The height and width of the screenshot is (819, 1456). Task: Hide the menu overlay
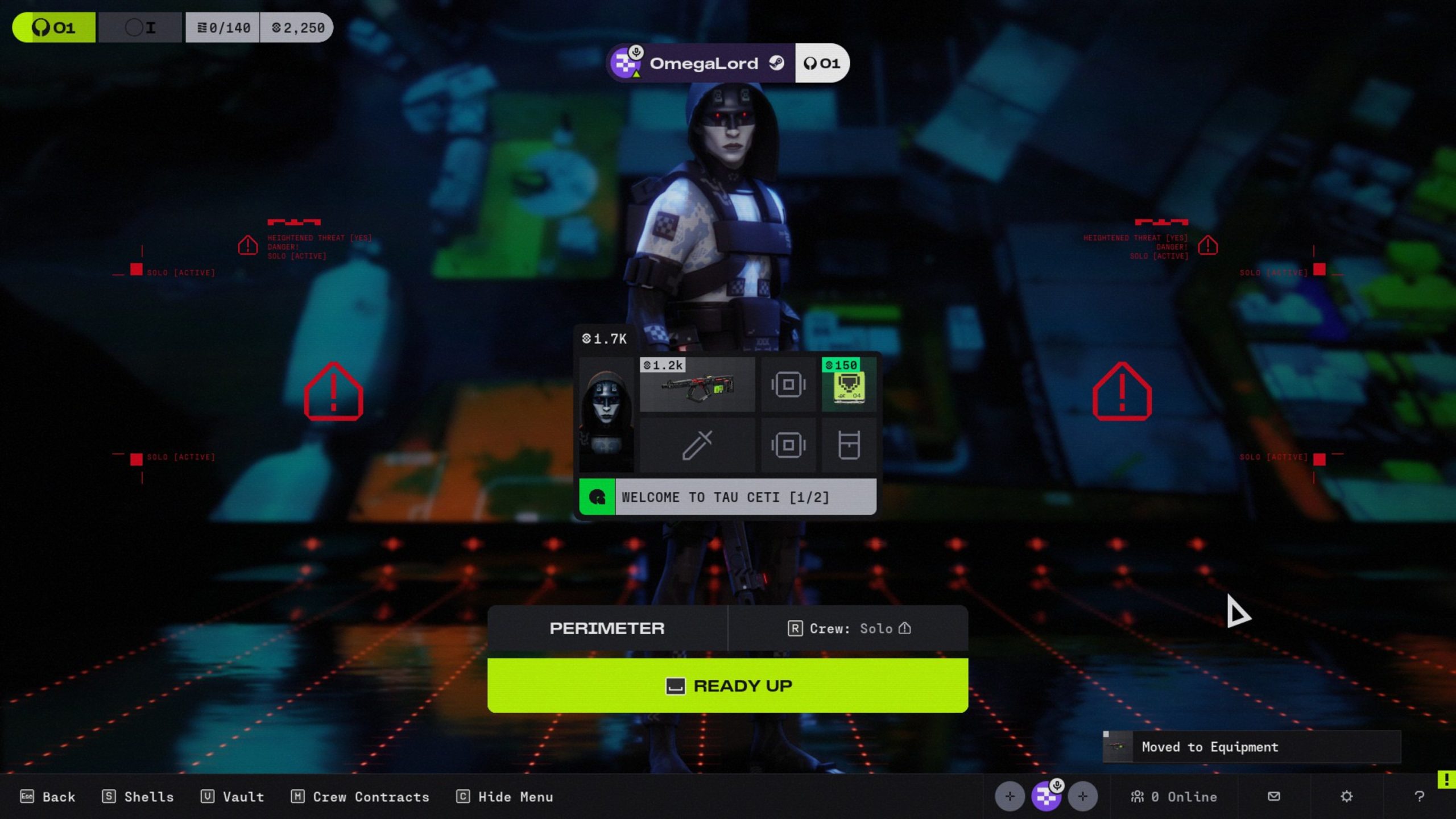tap(505, 797)
